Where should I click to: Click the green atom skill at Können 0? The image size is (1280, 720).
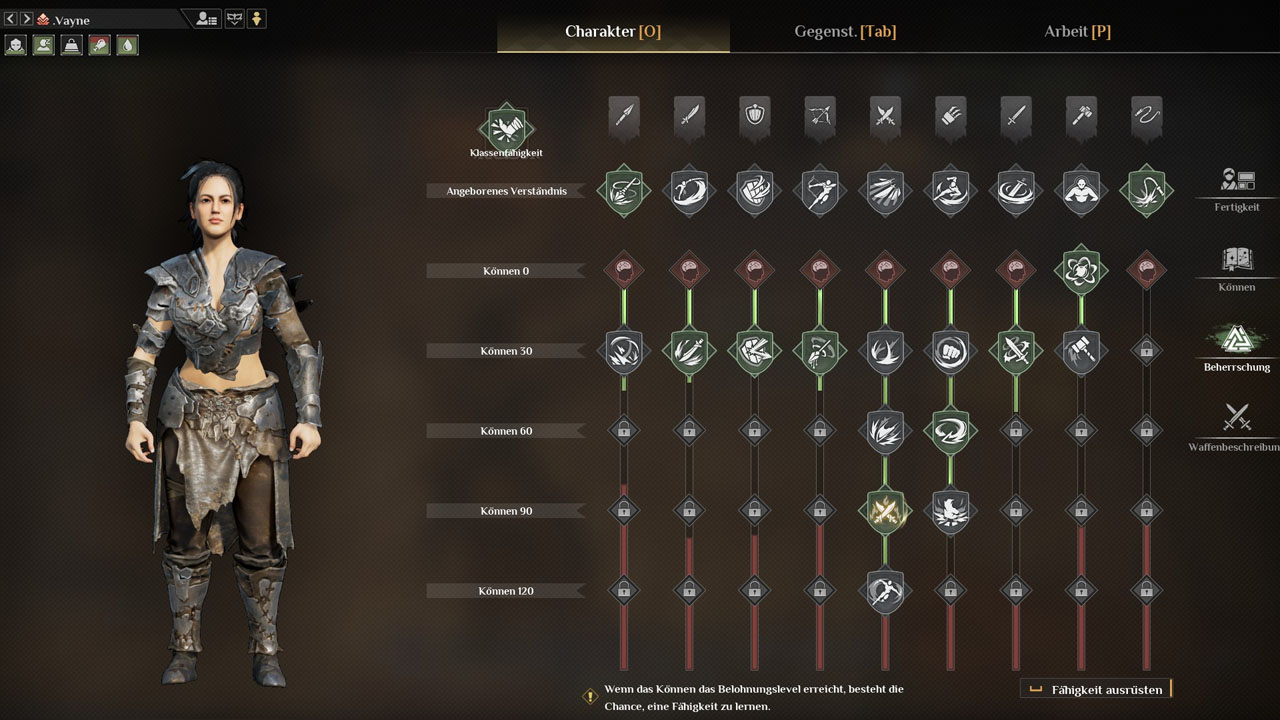(x=1081, y=270)
